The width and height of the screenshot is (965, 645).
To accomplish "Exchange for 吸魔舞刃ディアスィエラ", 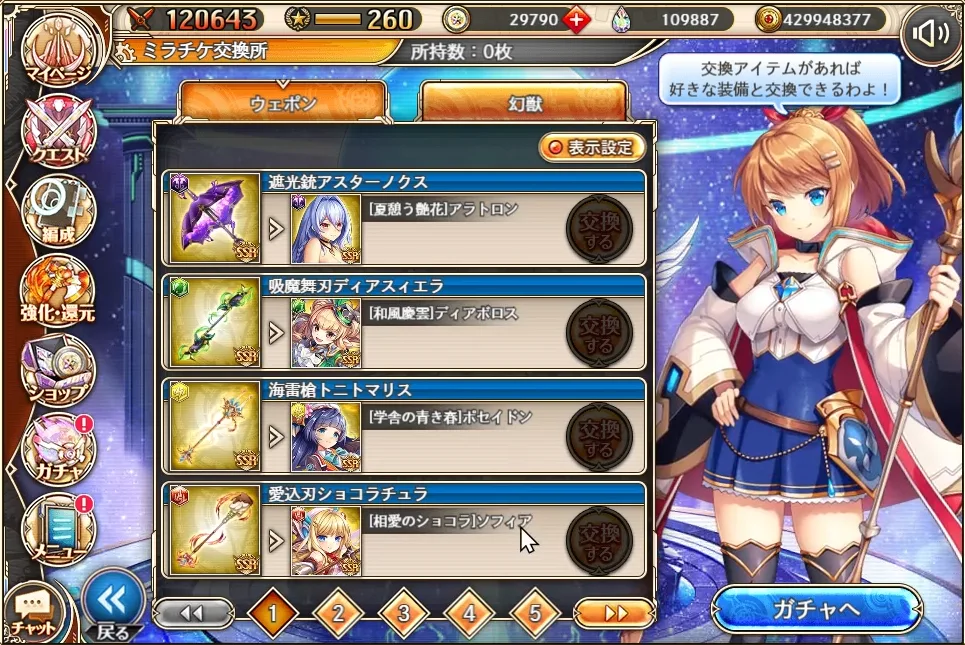I will point(599,333).
